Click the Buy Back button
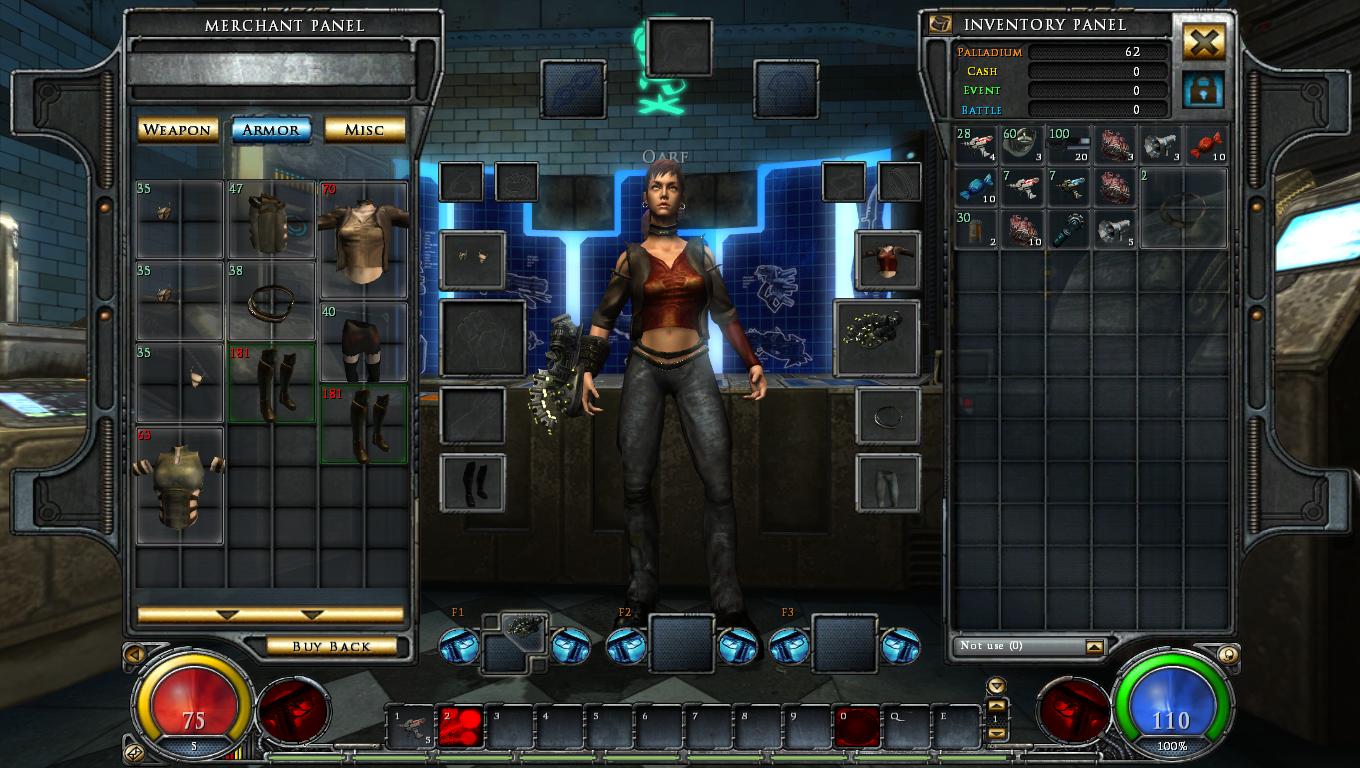The image size is (1360, 768). 331,647
